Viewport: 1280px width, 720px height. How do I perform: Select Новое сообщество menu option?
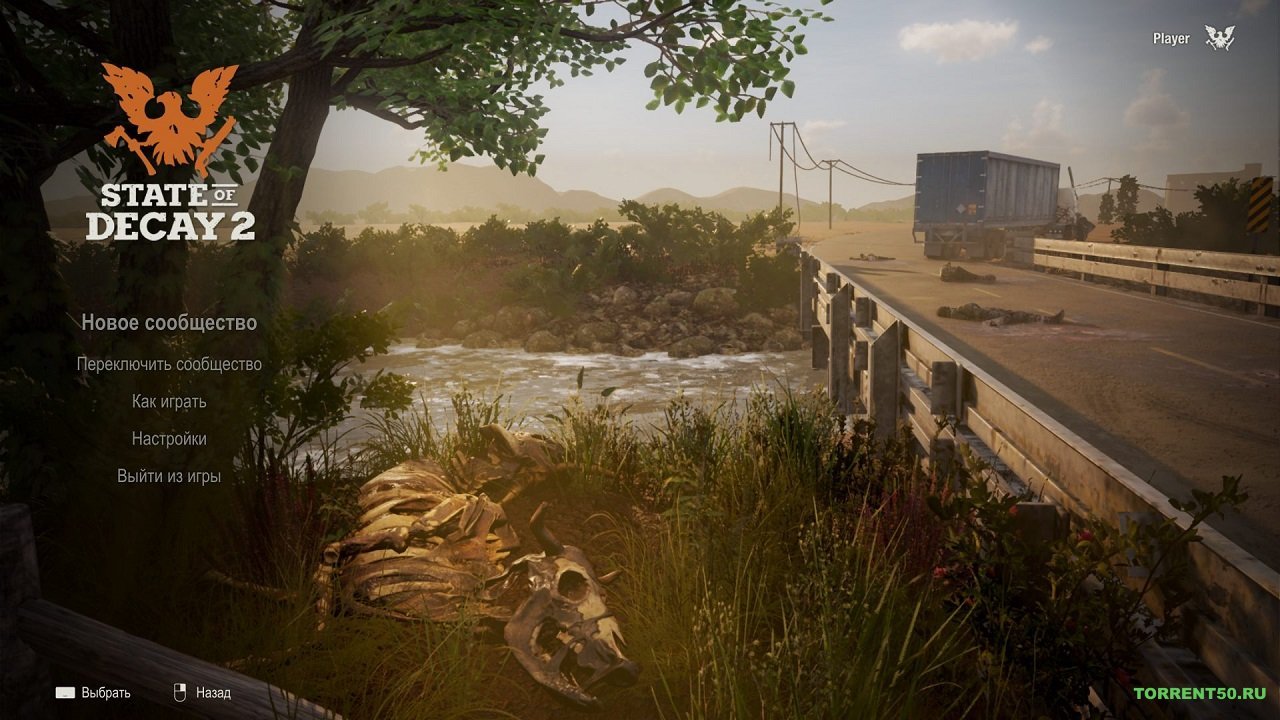click(x=168, y=323)
